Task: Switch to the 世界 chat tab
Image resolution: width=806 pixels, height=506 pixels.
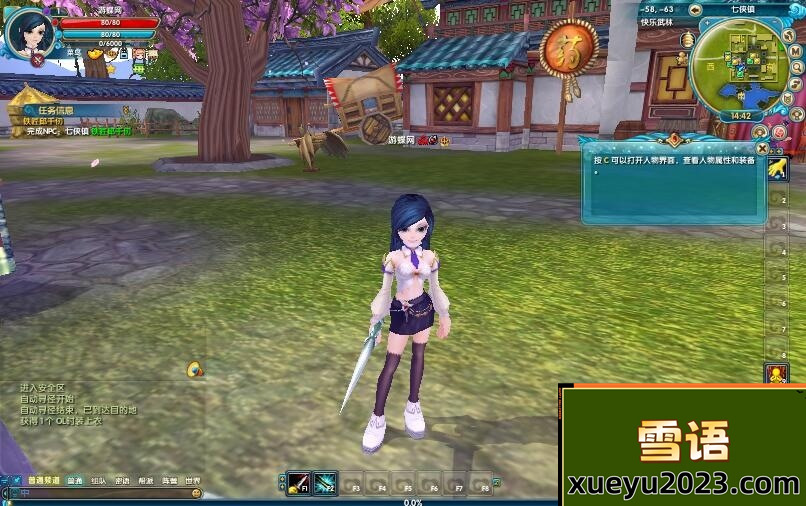Action: tap(192, 481)
